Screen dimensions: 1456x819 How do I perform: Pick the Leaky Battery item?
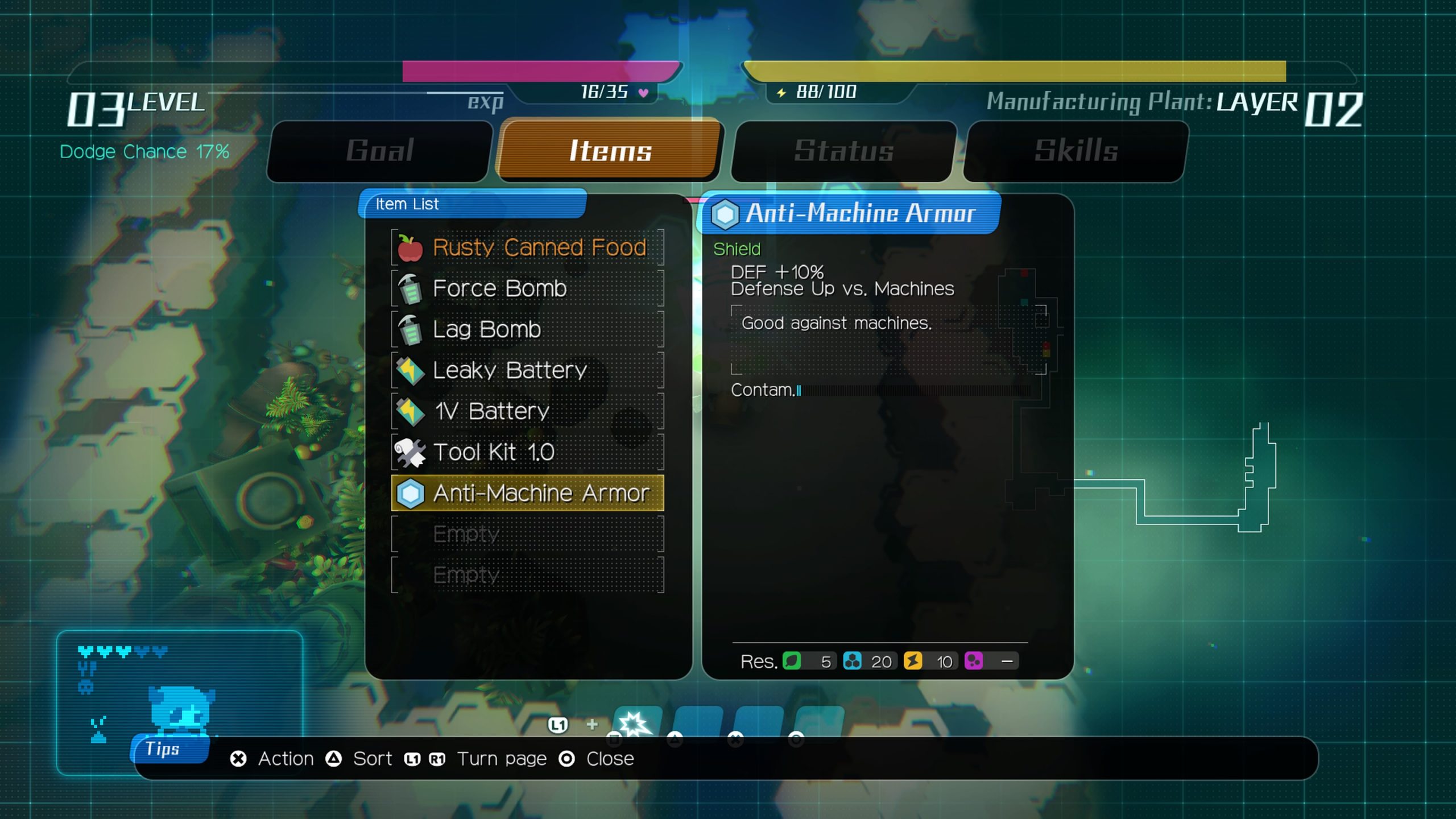[x=528, y=370]
